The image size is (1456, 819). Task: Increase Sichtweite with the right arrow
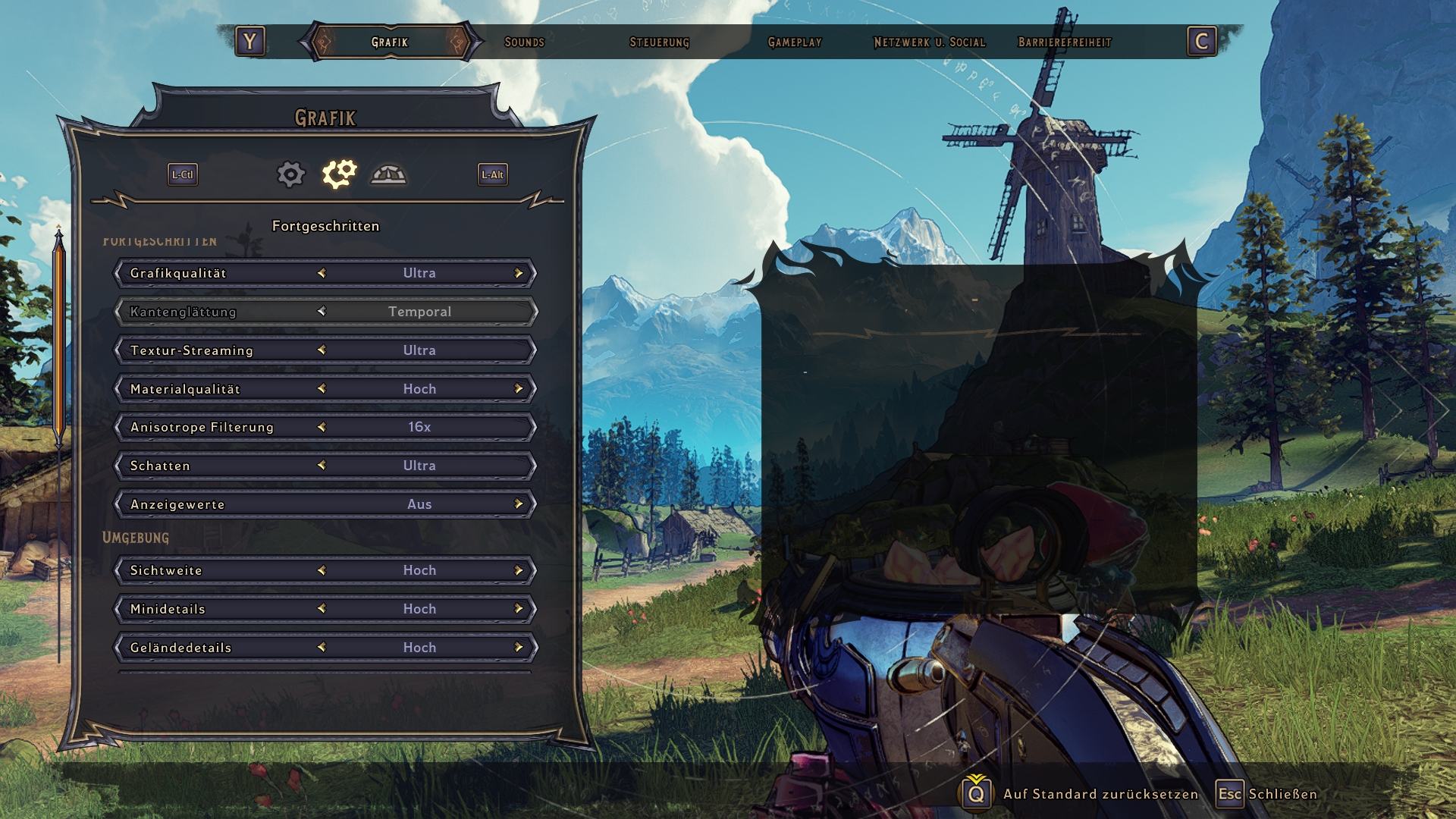tap(519, 570)
